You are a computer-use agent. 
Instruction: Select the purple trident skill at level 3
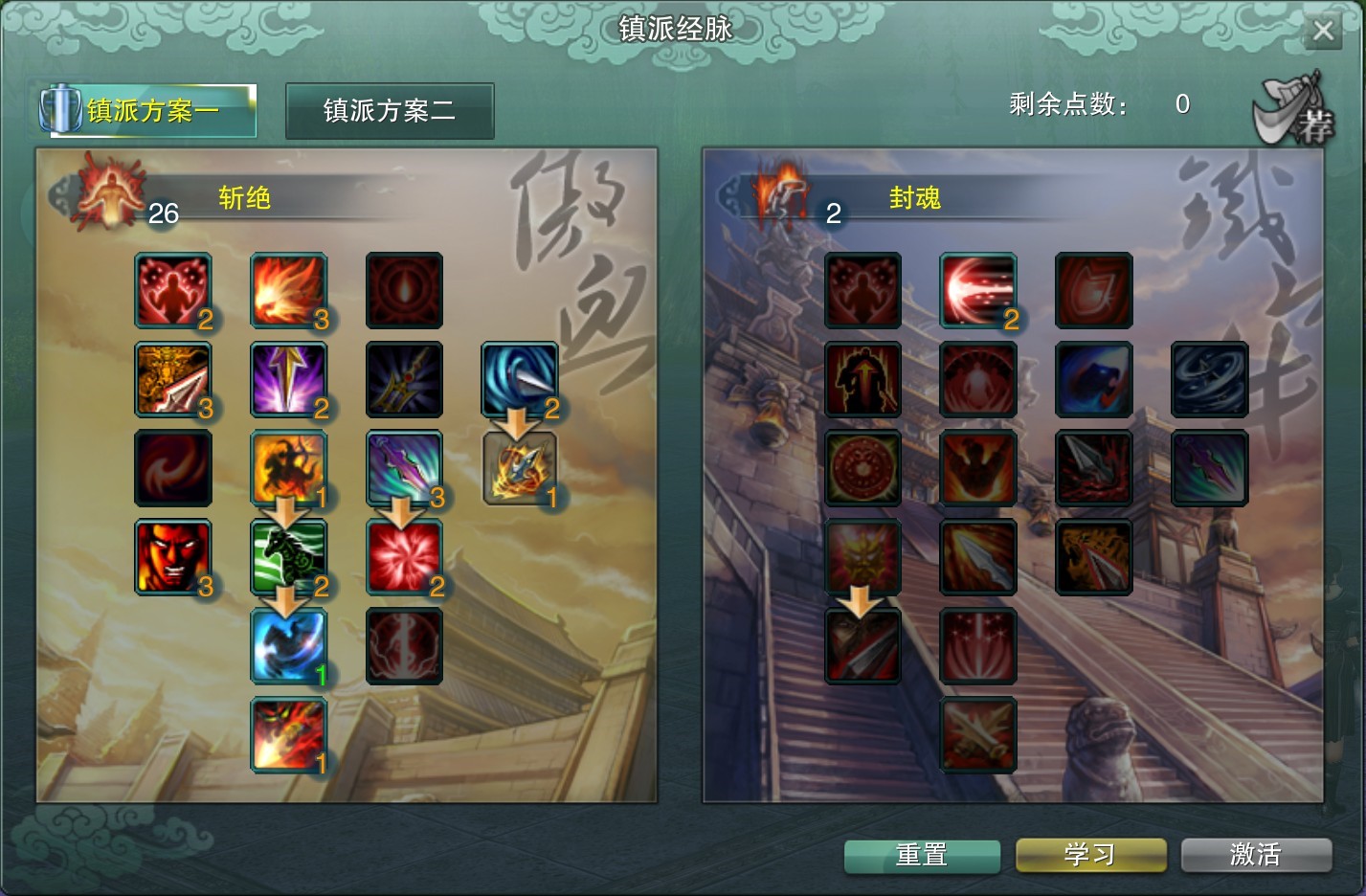pos(403,468)
